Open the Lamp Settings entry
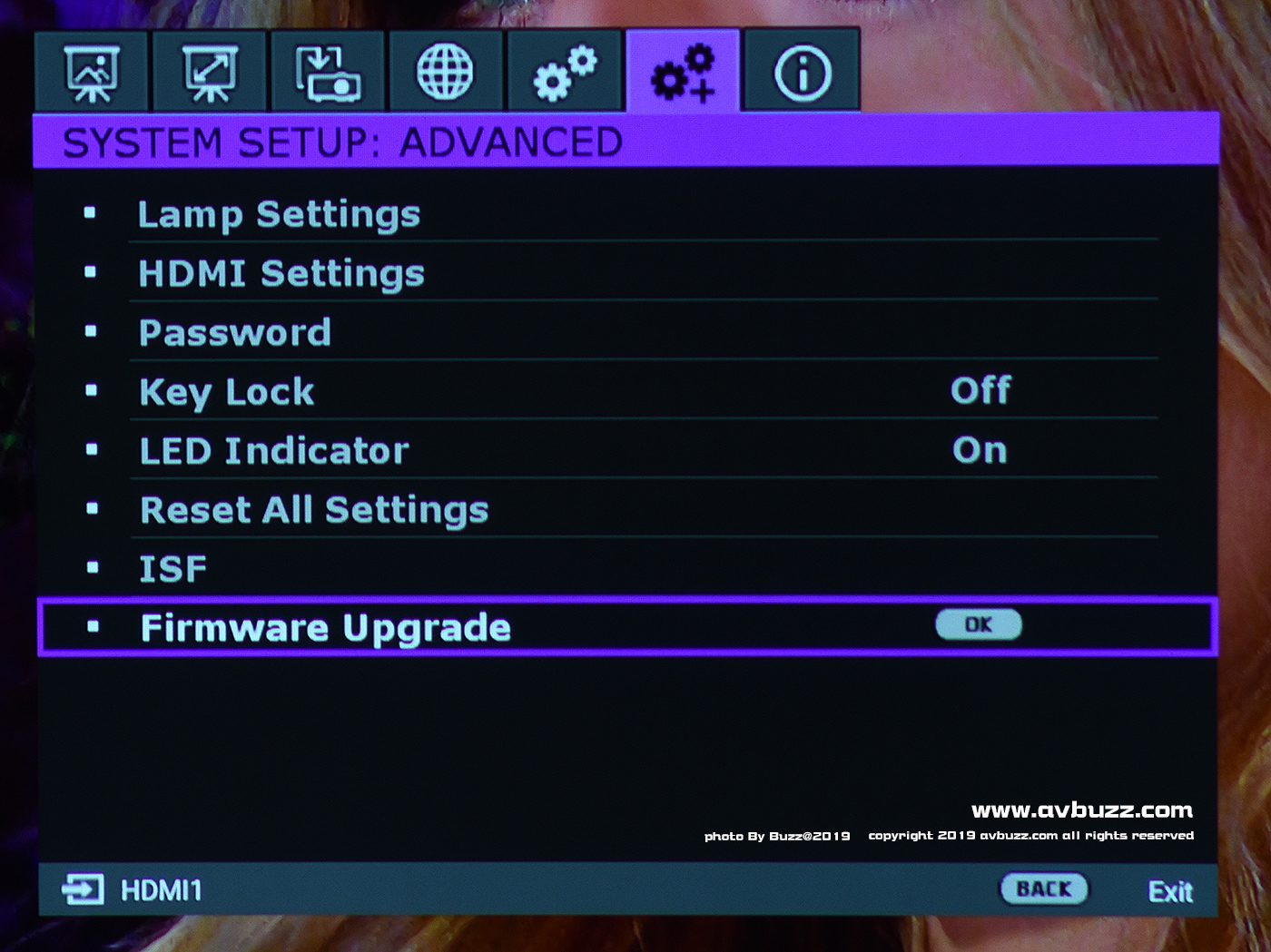This screenshot has height=952, width=1271. coord(279,215)
